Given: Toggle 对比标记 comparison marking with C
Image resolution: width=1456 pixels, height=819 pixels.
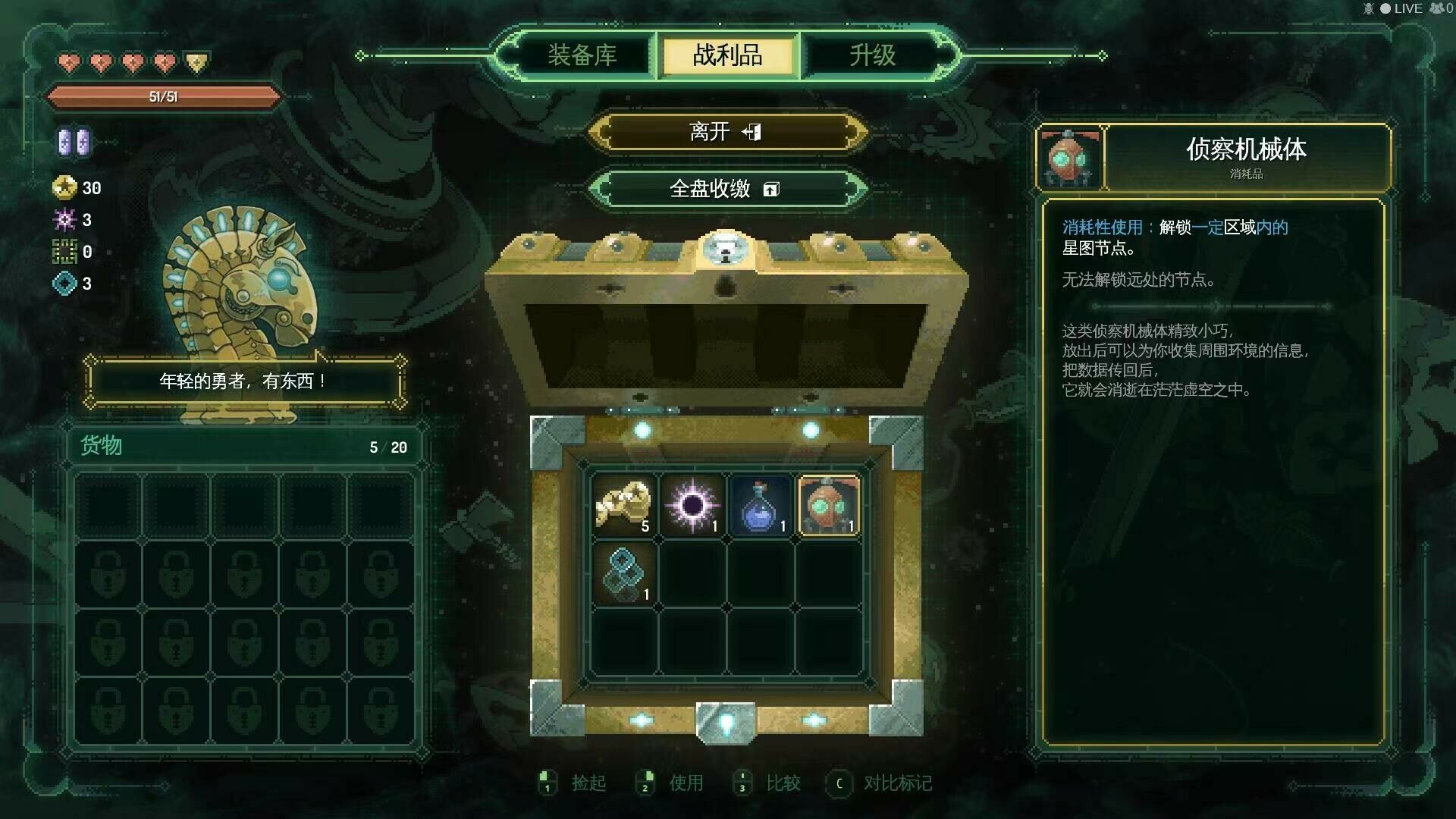Looking at the screenshot, I should 838,783.
